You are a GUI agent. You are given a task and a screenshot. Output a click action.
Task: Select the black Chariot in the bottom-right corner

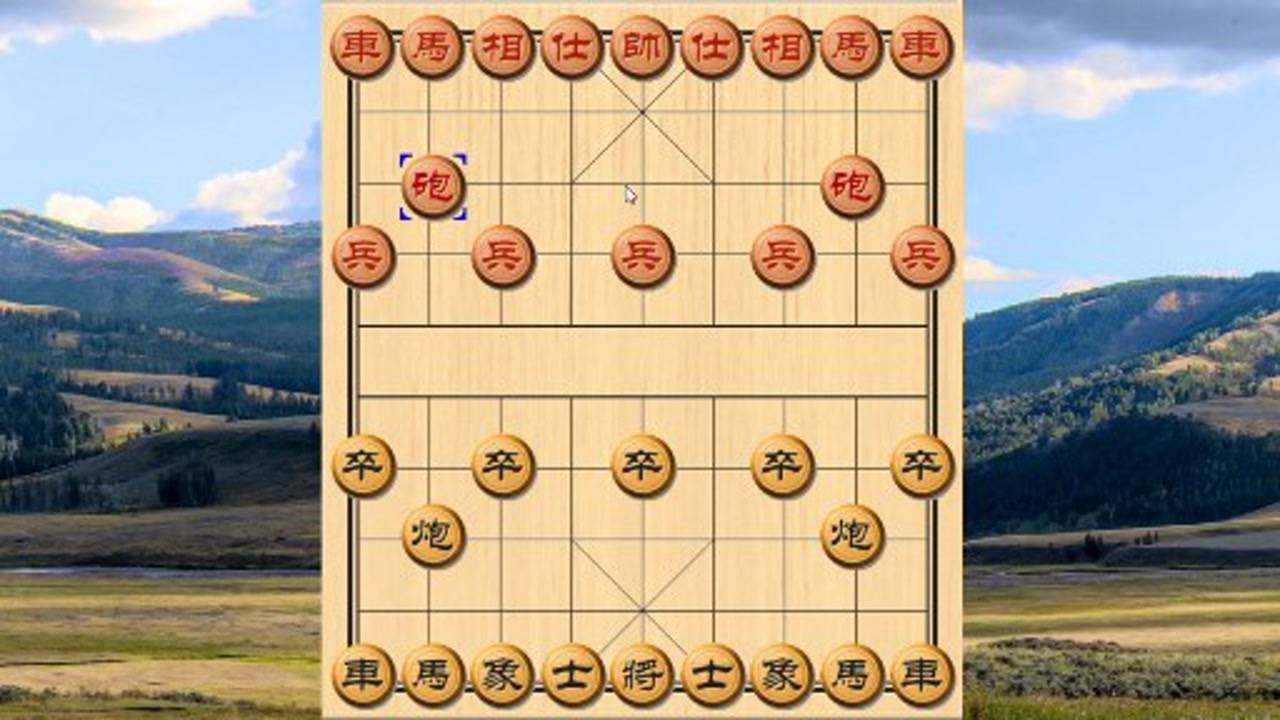click(923, 676)
